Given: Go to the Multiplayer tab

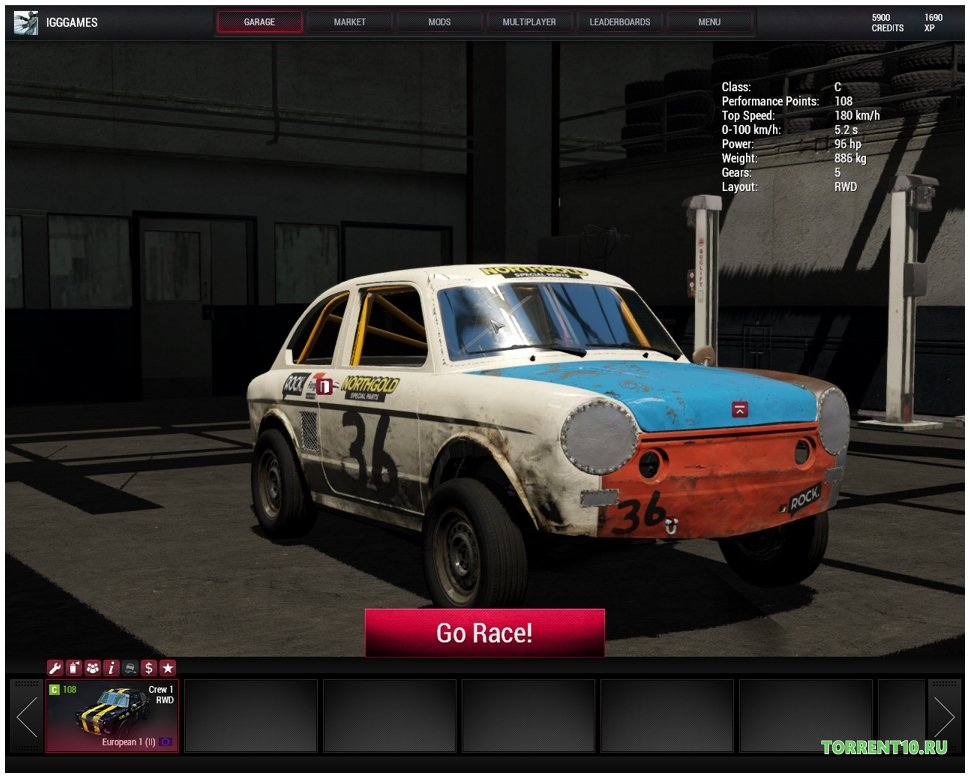Looking at the screenshot, I should click(529, 22).
